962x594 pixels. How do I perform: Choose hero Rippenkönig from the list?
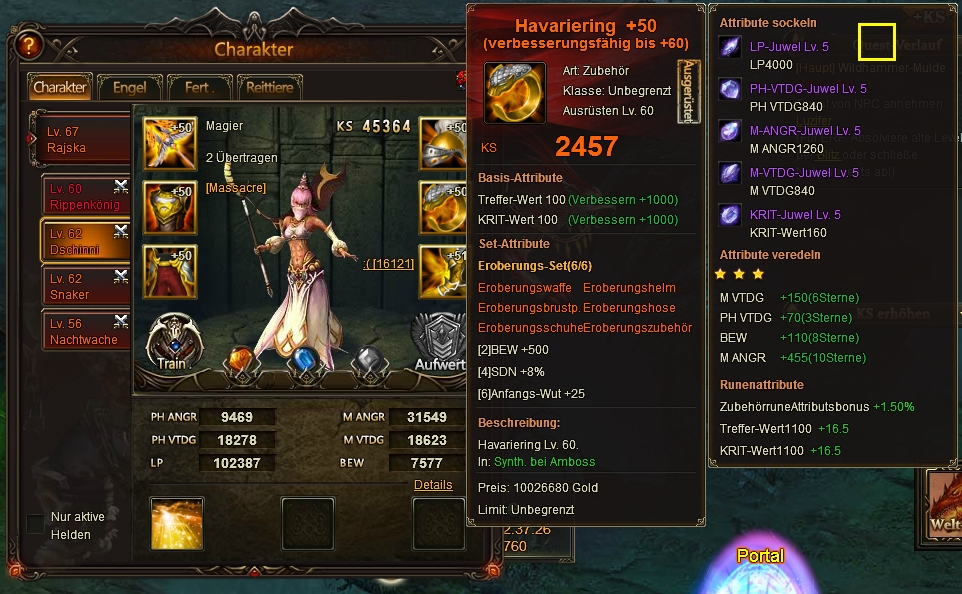(86, 196)
